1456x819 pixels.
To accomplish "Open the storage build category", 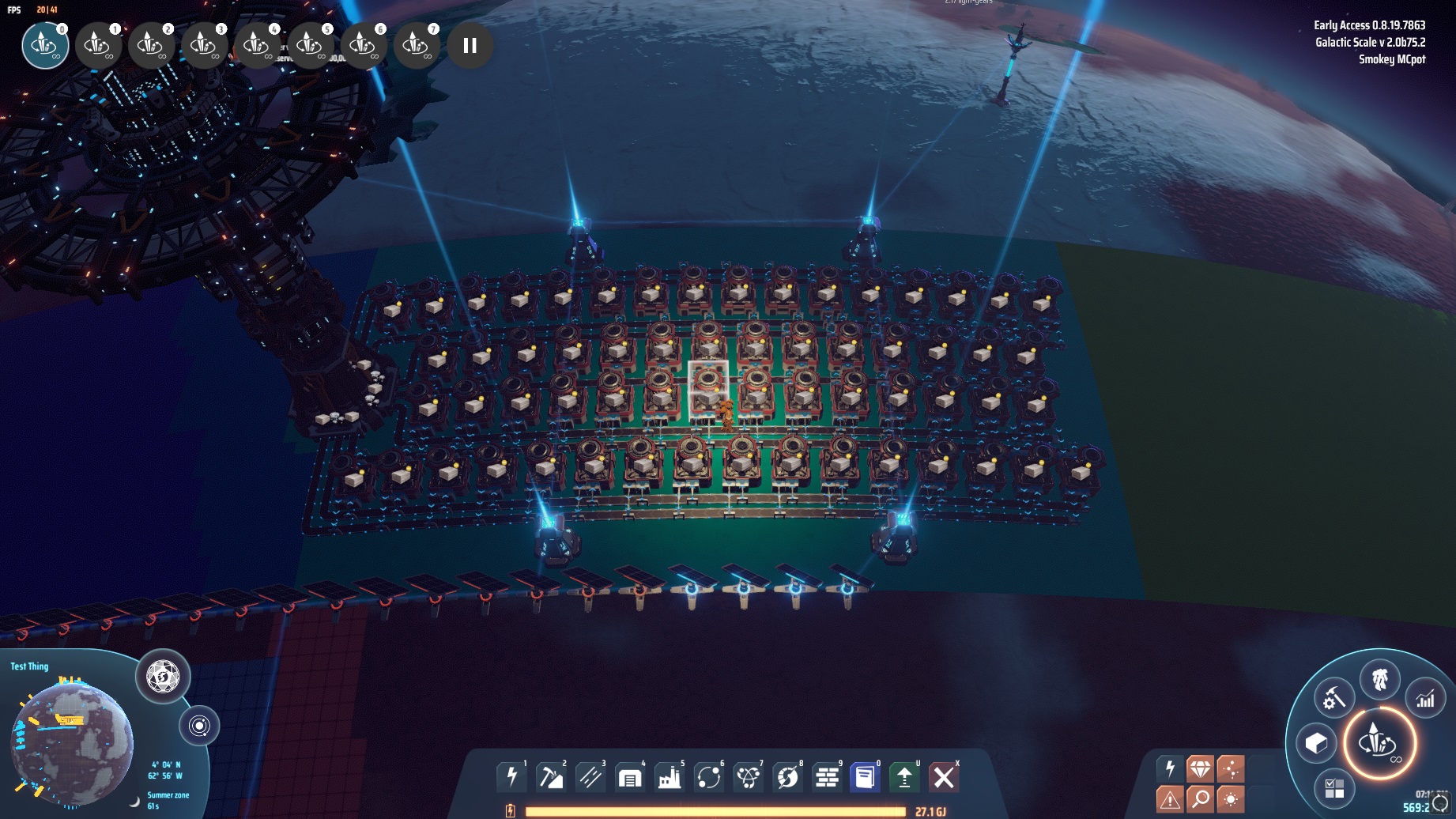I will pyautogui.click(x=630, y=777).
